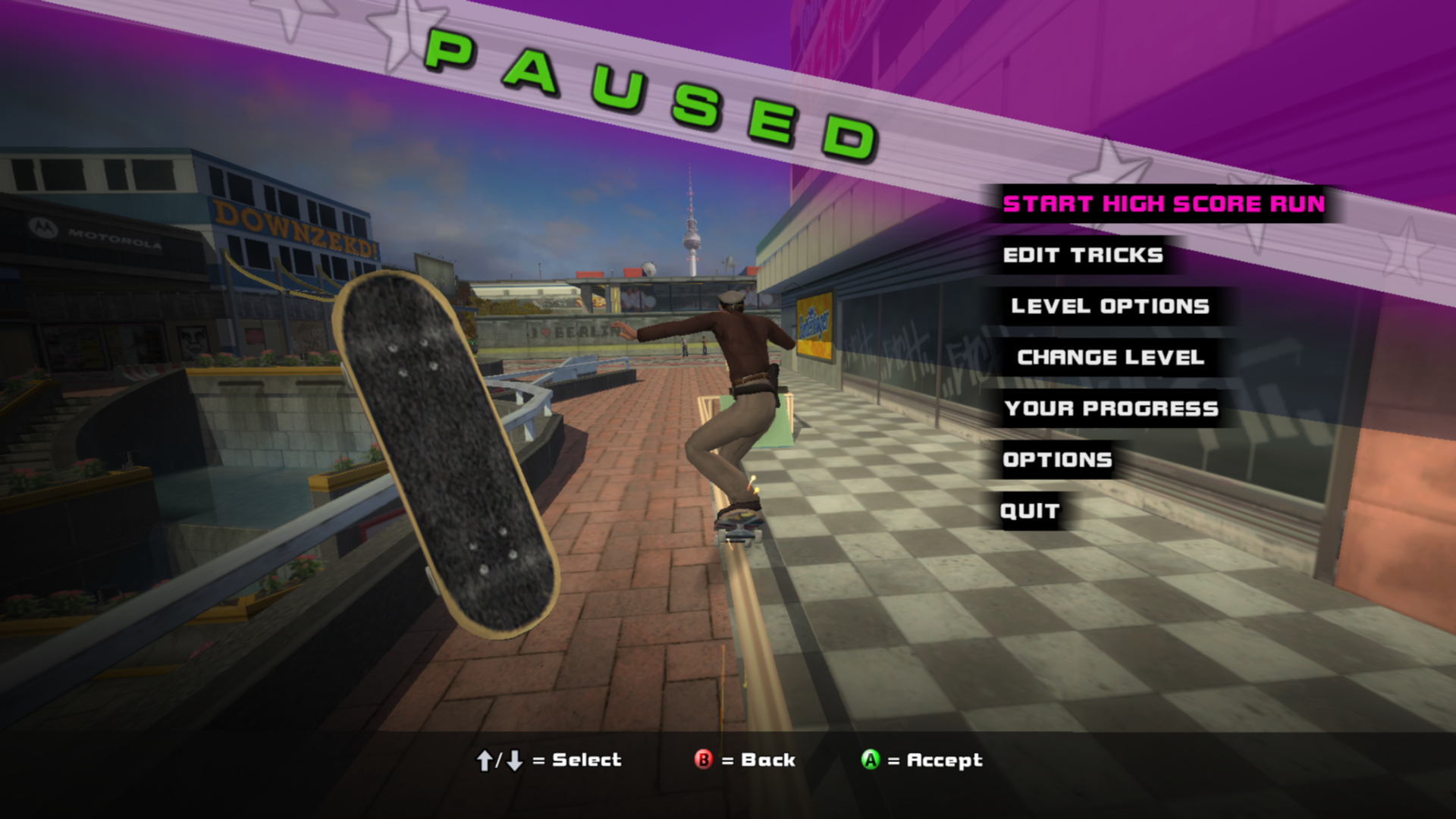Quit from the pause menu
This screenshot has height=819, width=1456.
pyautogui.click(x=1029, y=511)
